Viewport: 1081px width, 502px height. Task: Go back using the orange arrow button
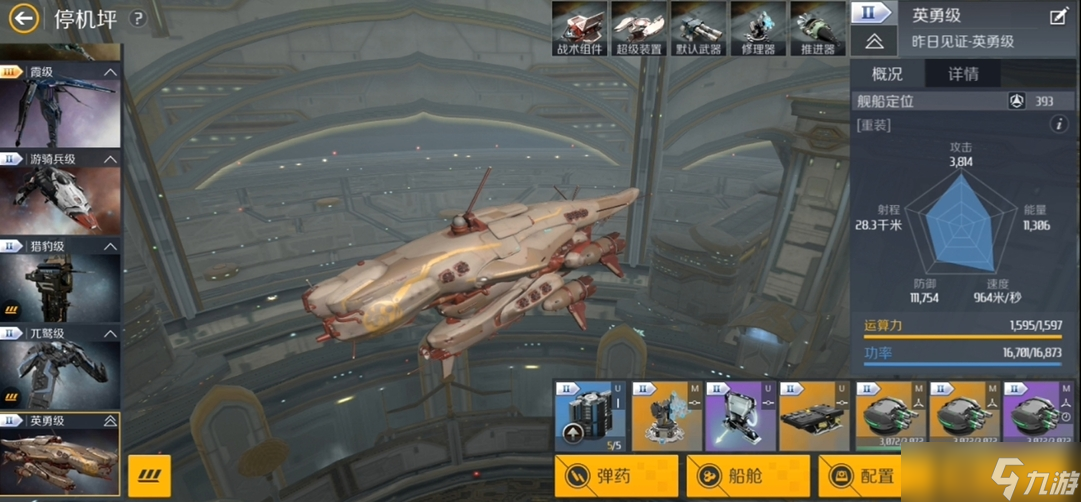tap(24, 18)
